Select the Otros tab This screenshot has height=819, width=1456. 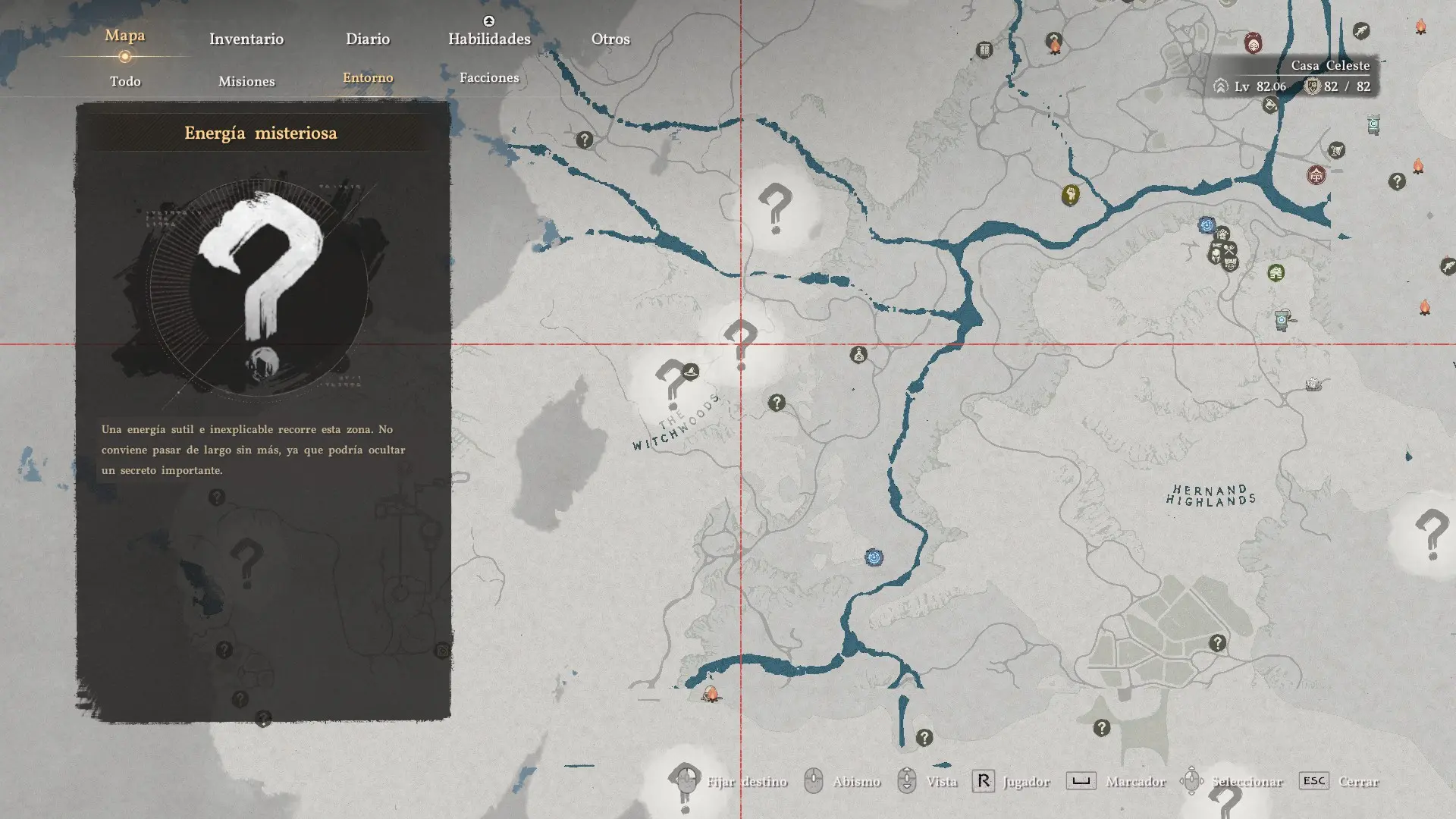pos(610,39)
